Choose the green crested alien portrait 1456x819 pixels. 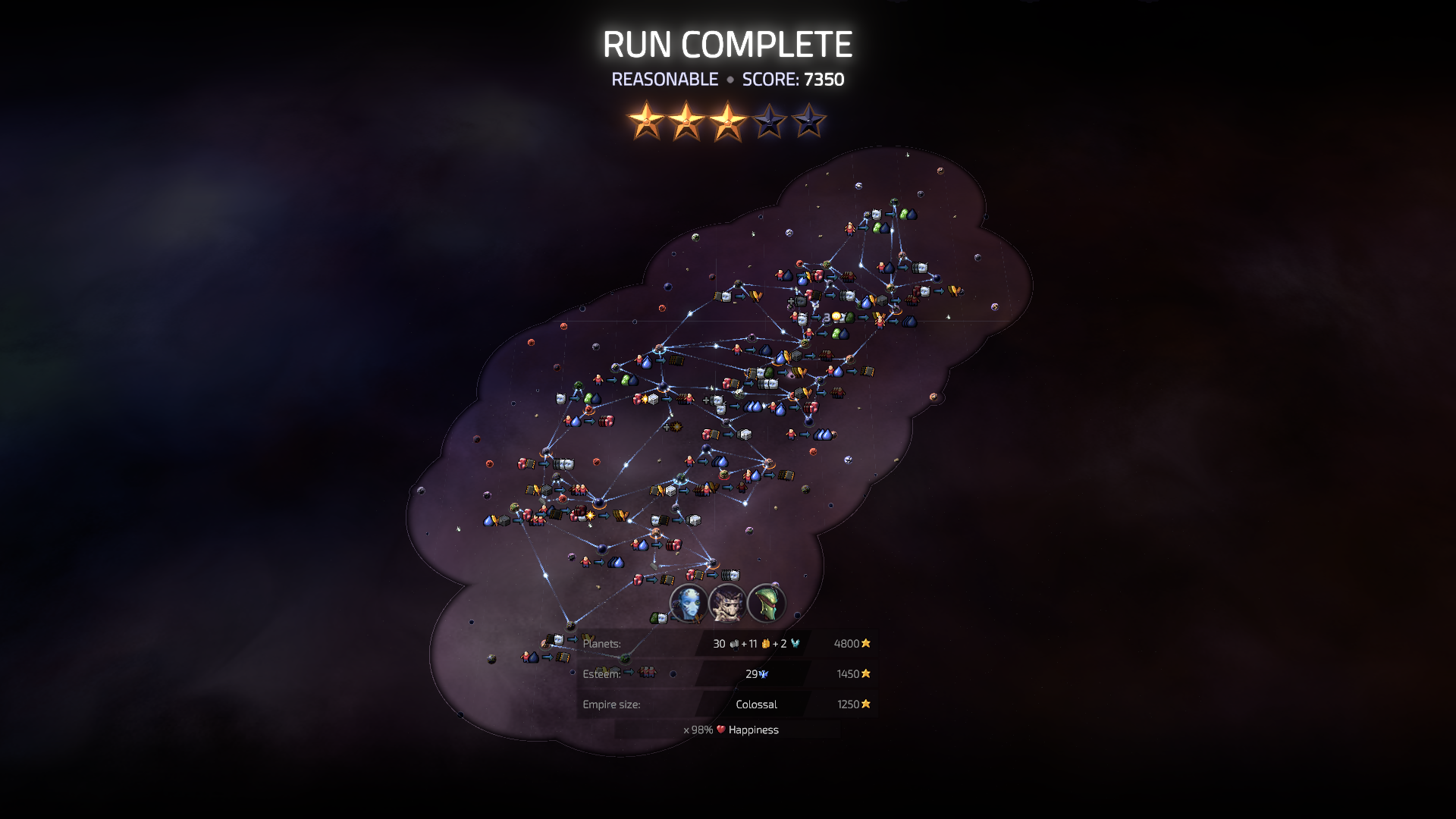click(x=766, y=603)
